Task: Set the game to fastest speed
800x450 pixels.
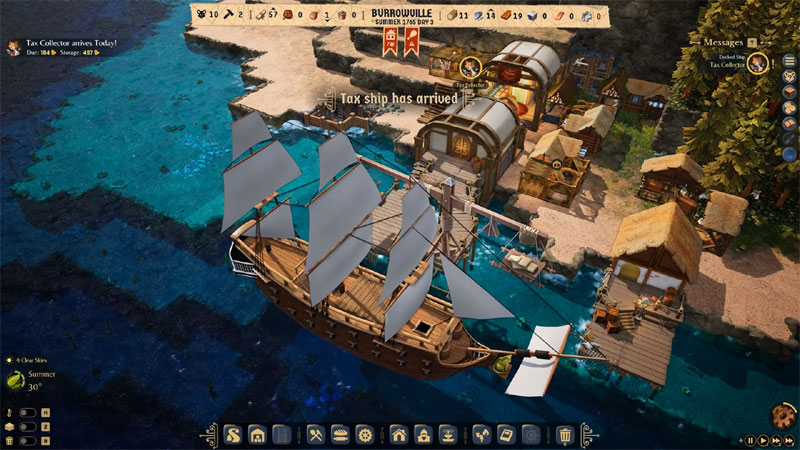Action: tap(787, 440)
